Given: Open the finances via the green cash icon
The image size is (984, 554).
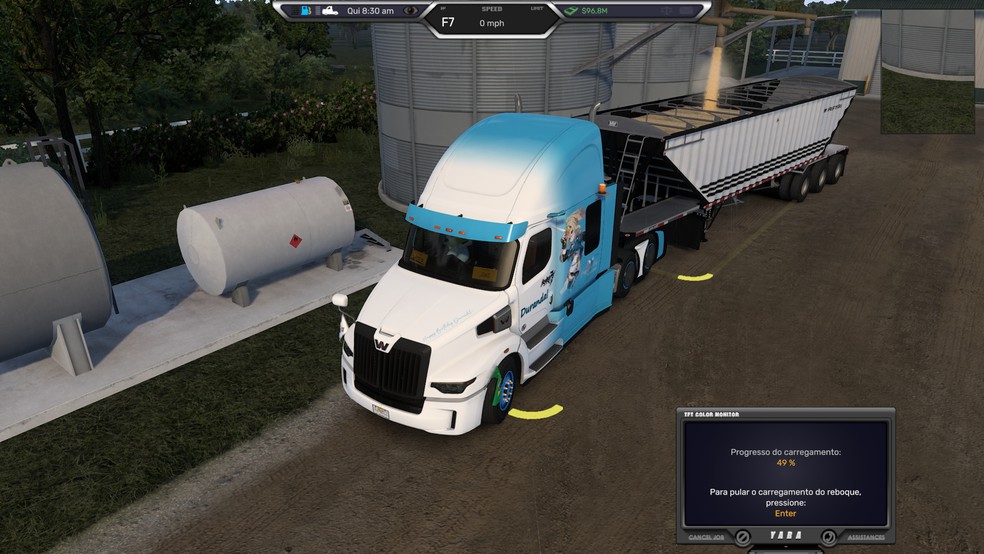Looking at the screenshot, I should (570, 11).
